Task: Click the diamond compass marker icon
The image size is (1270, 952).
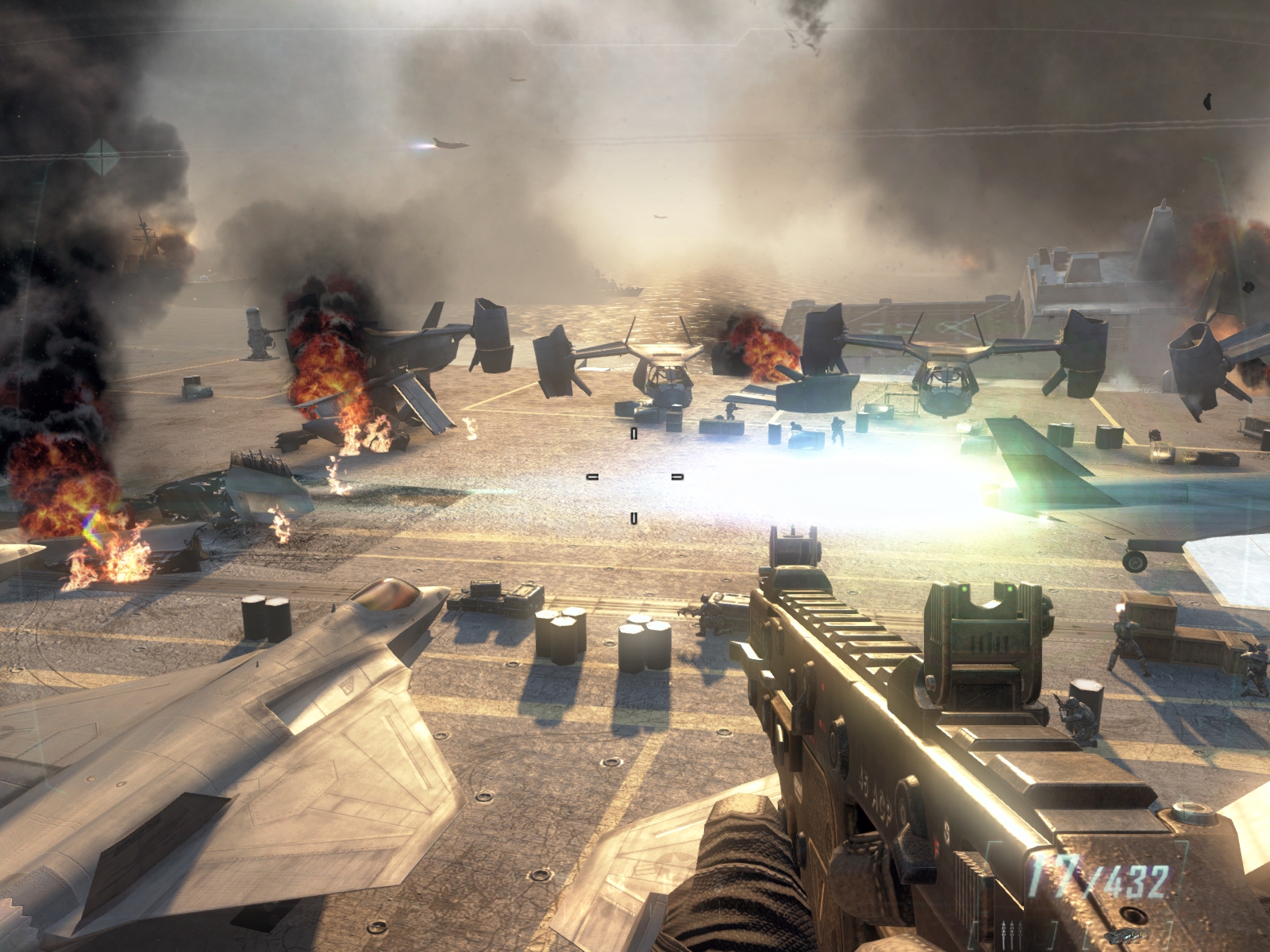Action: pyautogui.click(x=102, y=156)
